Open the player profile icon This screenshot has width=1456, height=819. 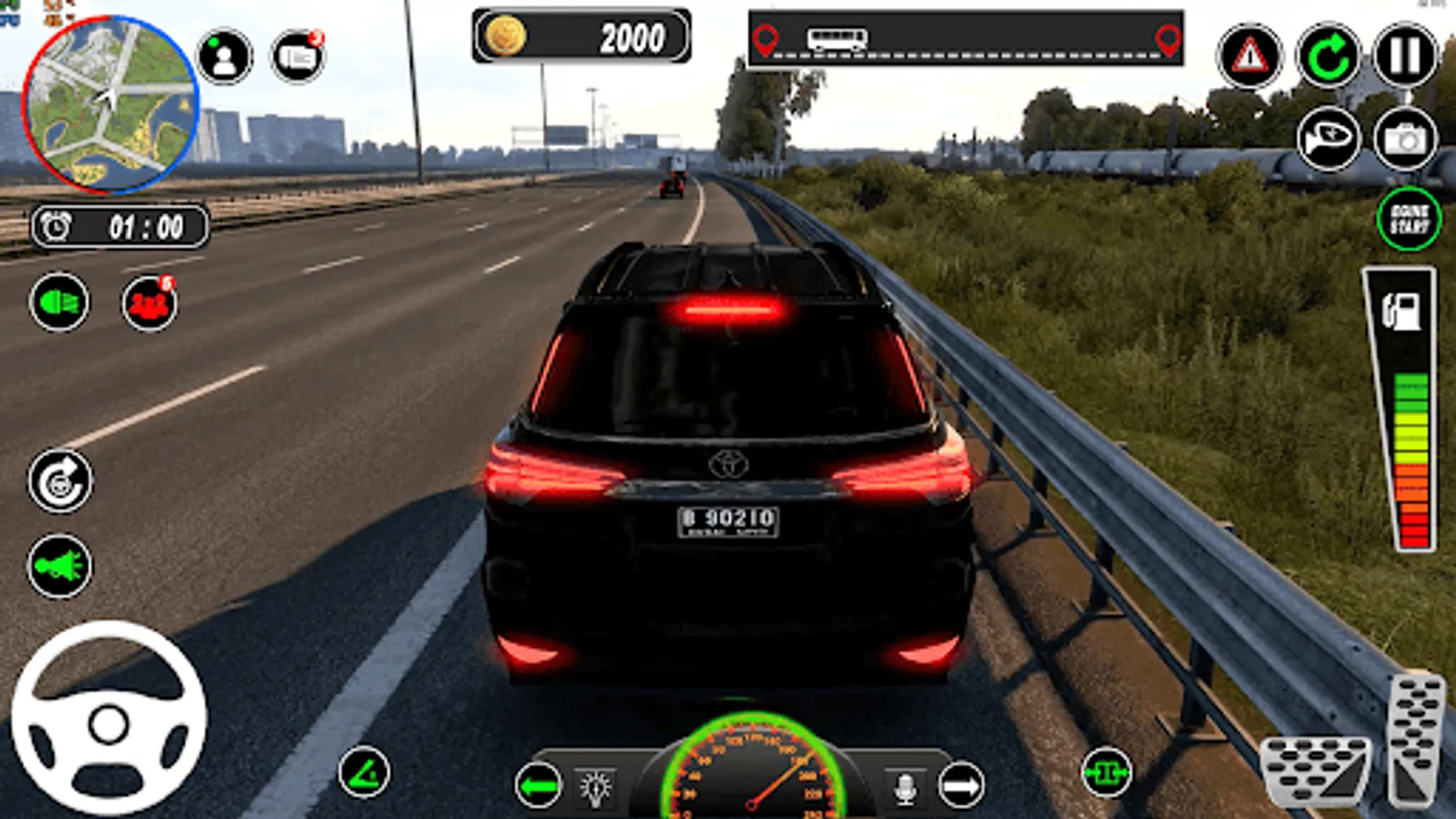(224, 57)
